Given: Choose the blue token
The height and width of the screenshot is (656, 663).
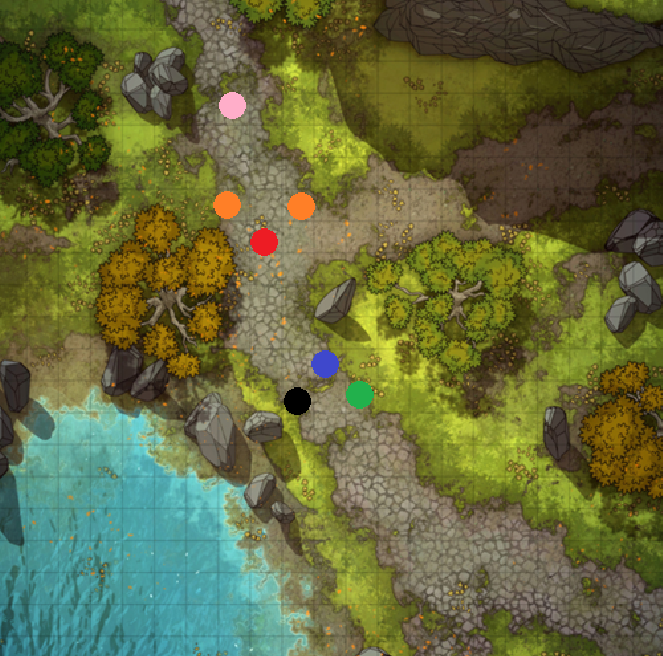Looking at the screenshot, I should 325,364.
